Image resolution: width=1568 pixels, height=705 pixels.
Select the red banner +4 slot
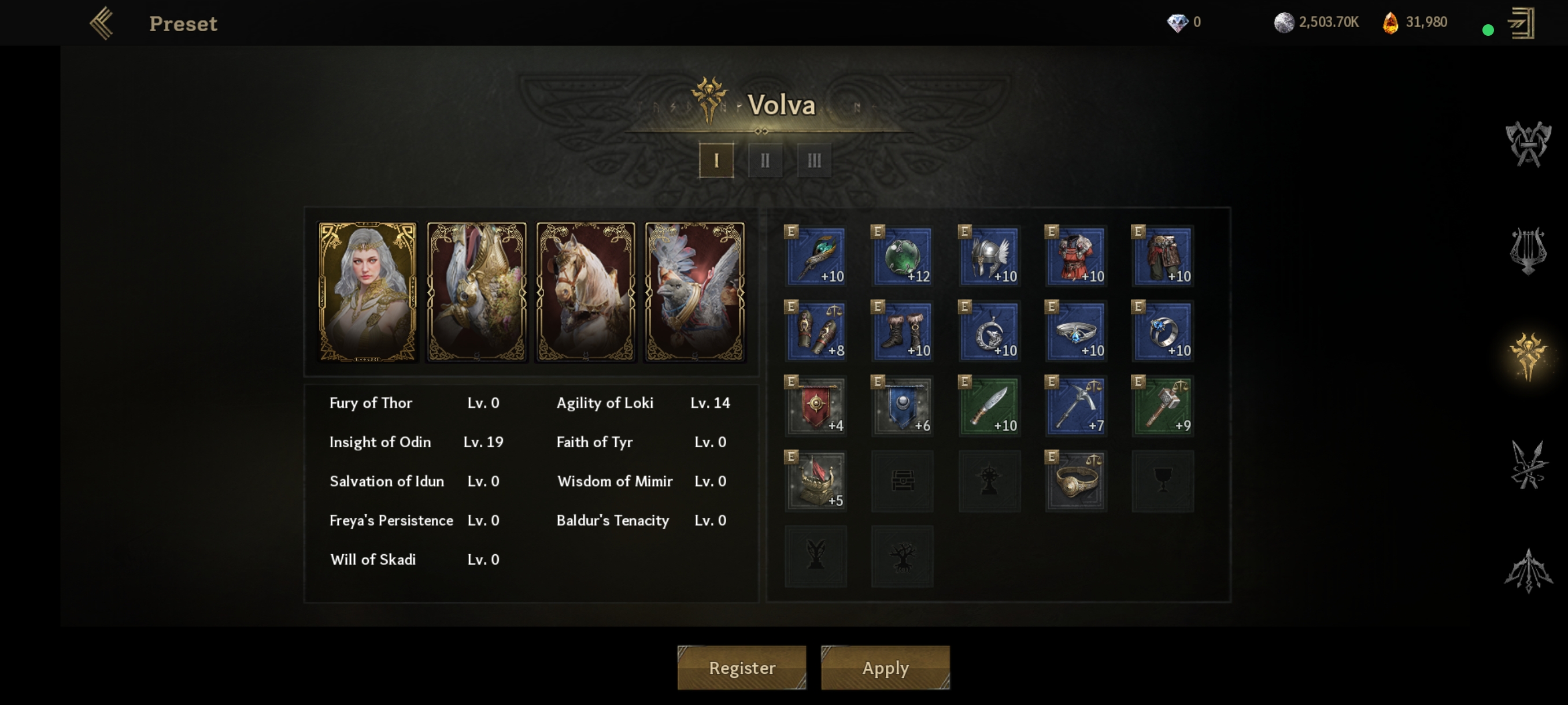pyautogui.click(x=816, y=406)
